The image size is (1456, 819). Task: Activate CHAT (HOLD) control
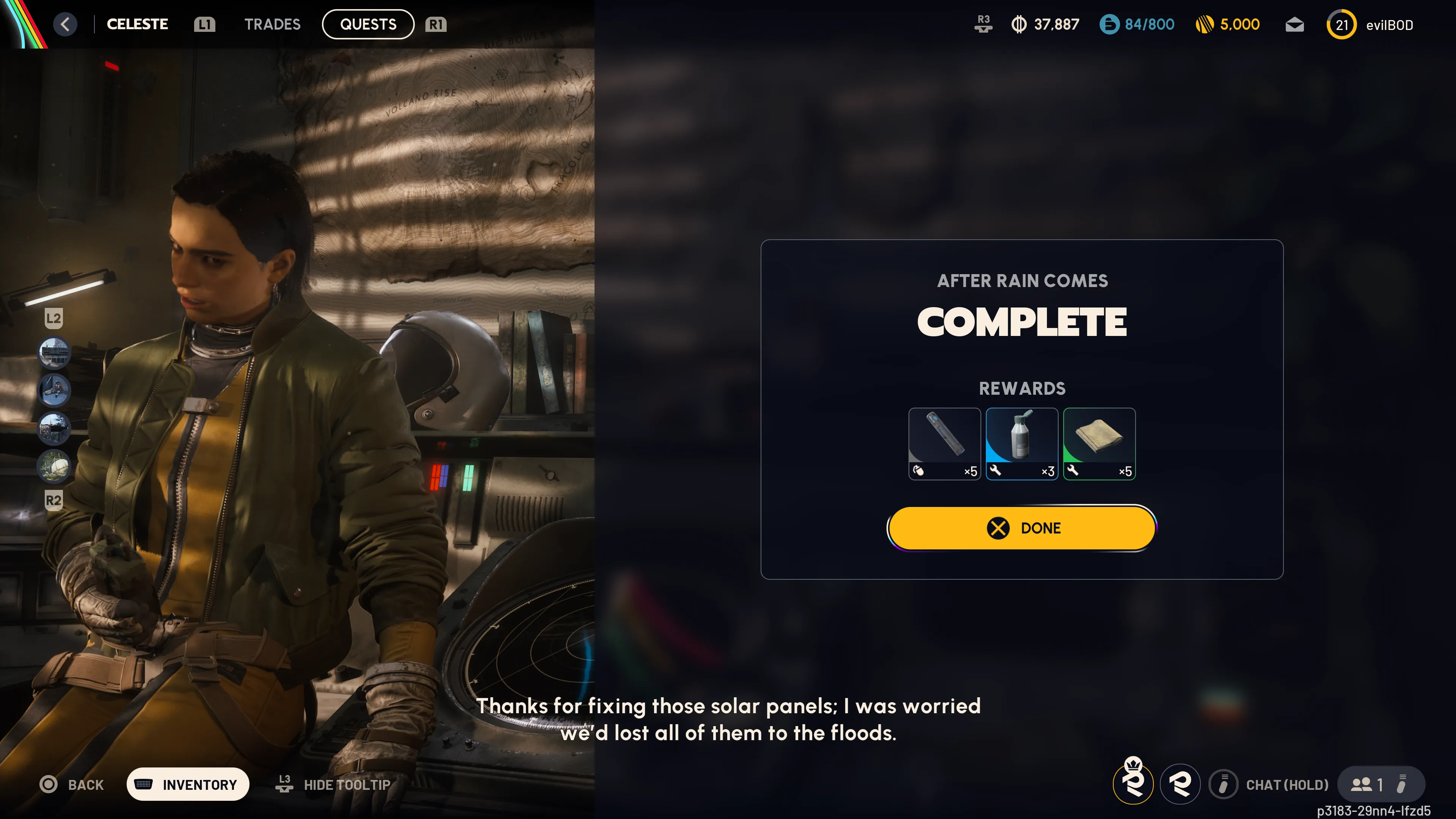1269,784
